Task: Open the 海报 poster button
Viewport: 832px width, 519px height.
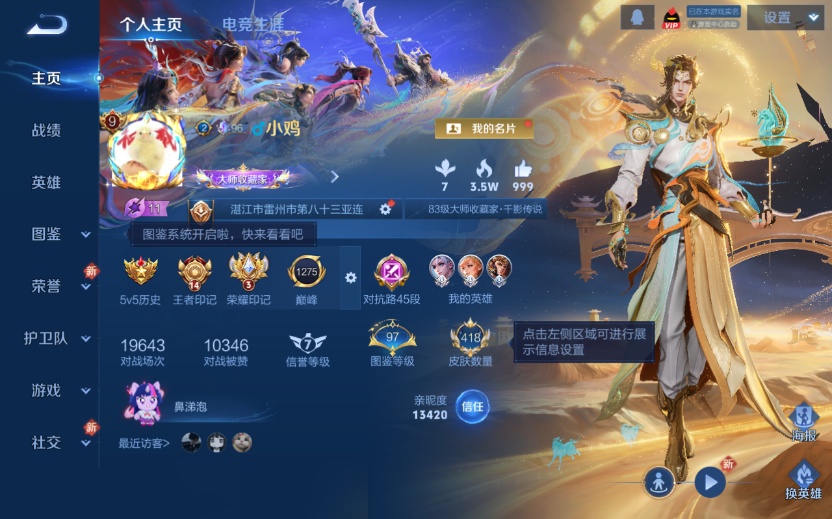Action: click(x=803, y=423)
